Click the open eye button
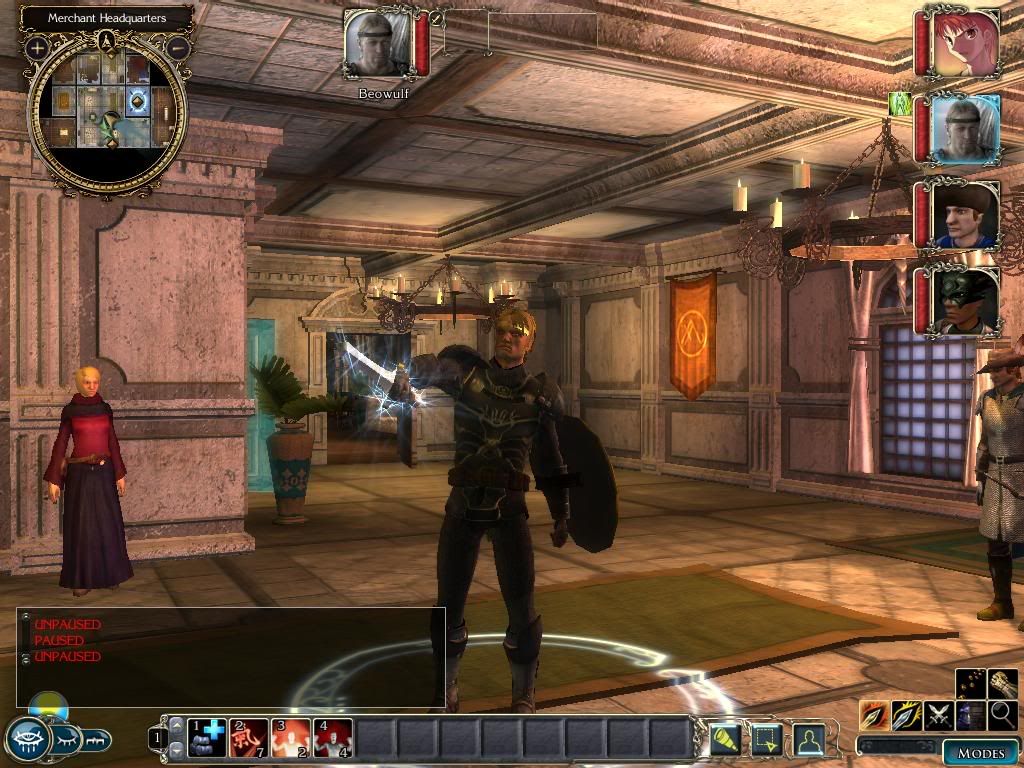The image size is (1024, 768). point(28,739)
